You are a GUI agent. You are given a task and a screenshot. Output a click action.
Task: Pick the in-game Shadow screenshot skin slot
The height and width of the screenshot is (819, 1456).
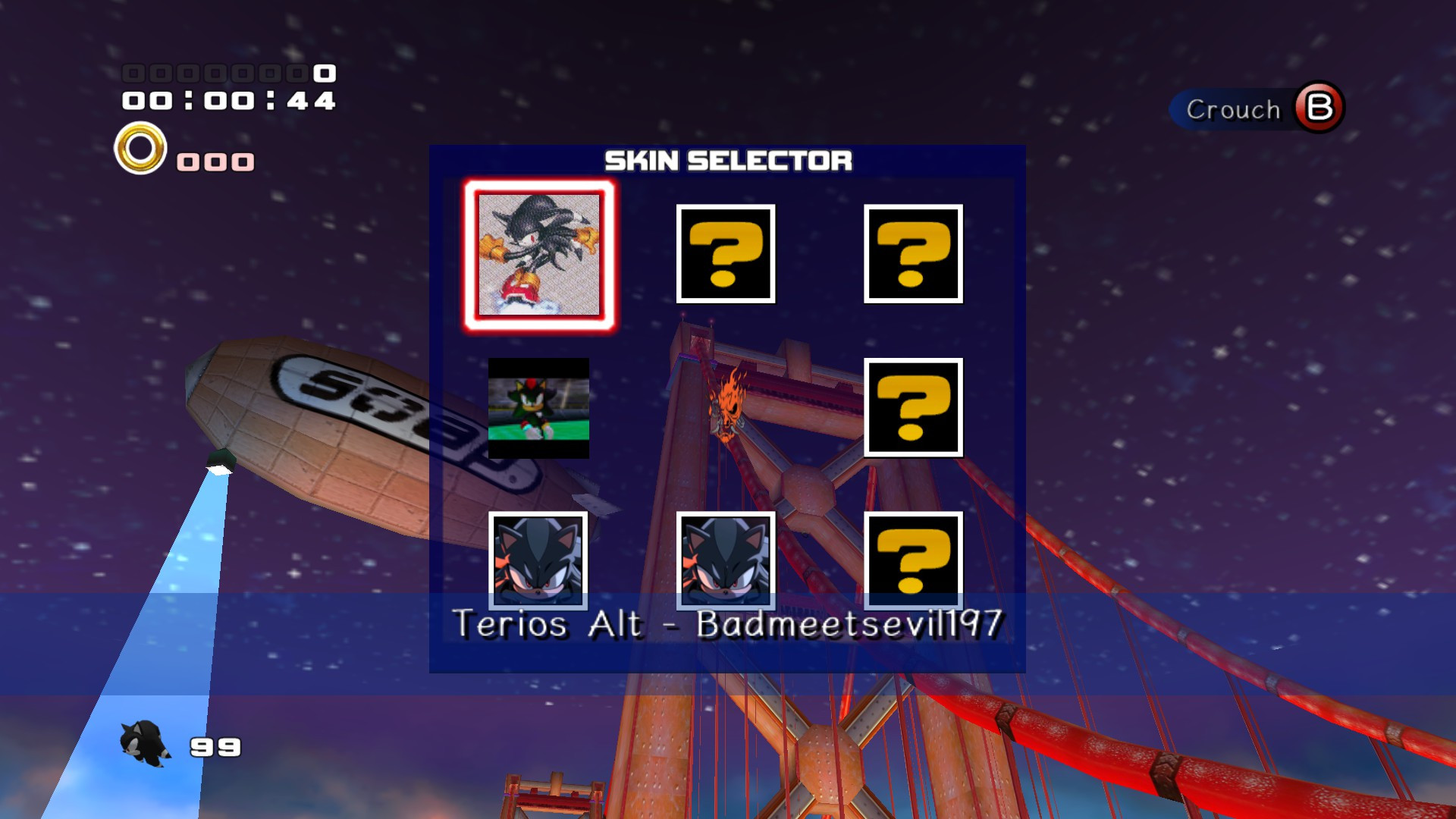coord(538,409)
